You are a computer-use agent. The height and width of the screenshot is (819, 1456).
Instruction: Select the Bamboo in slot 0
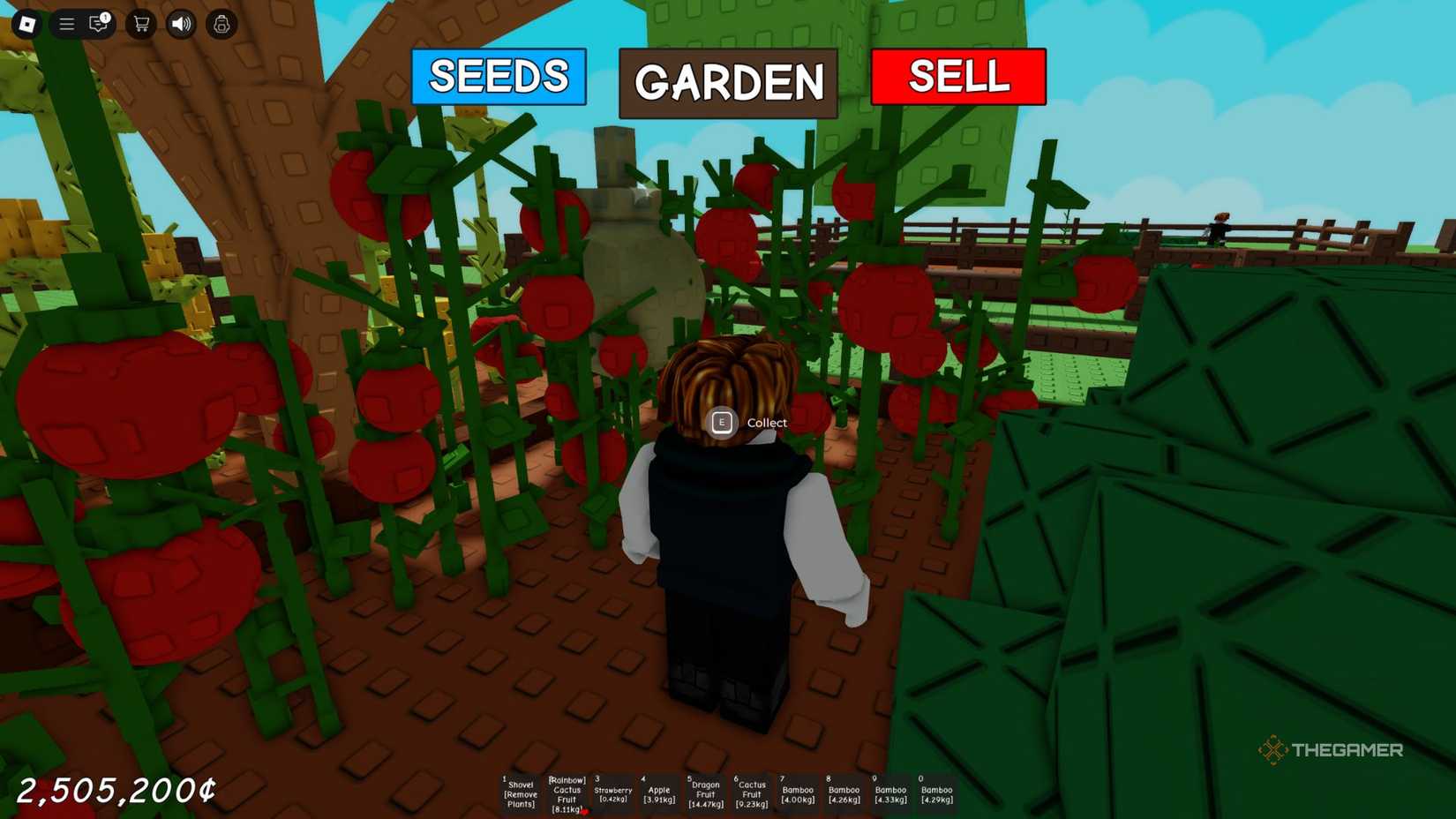coord(935,794)
